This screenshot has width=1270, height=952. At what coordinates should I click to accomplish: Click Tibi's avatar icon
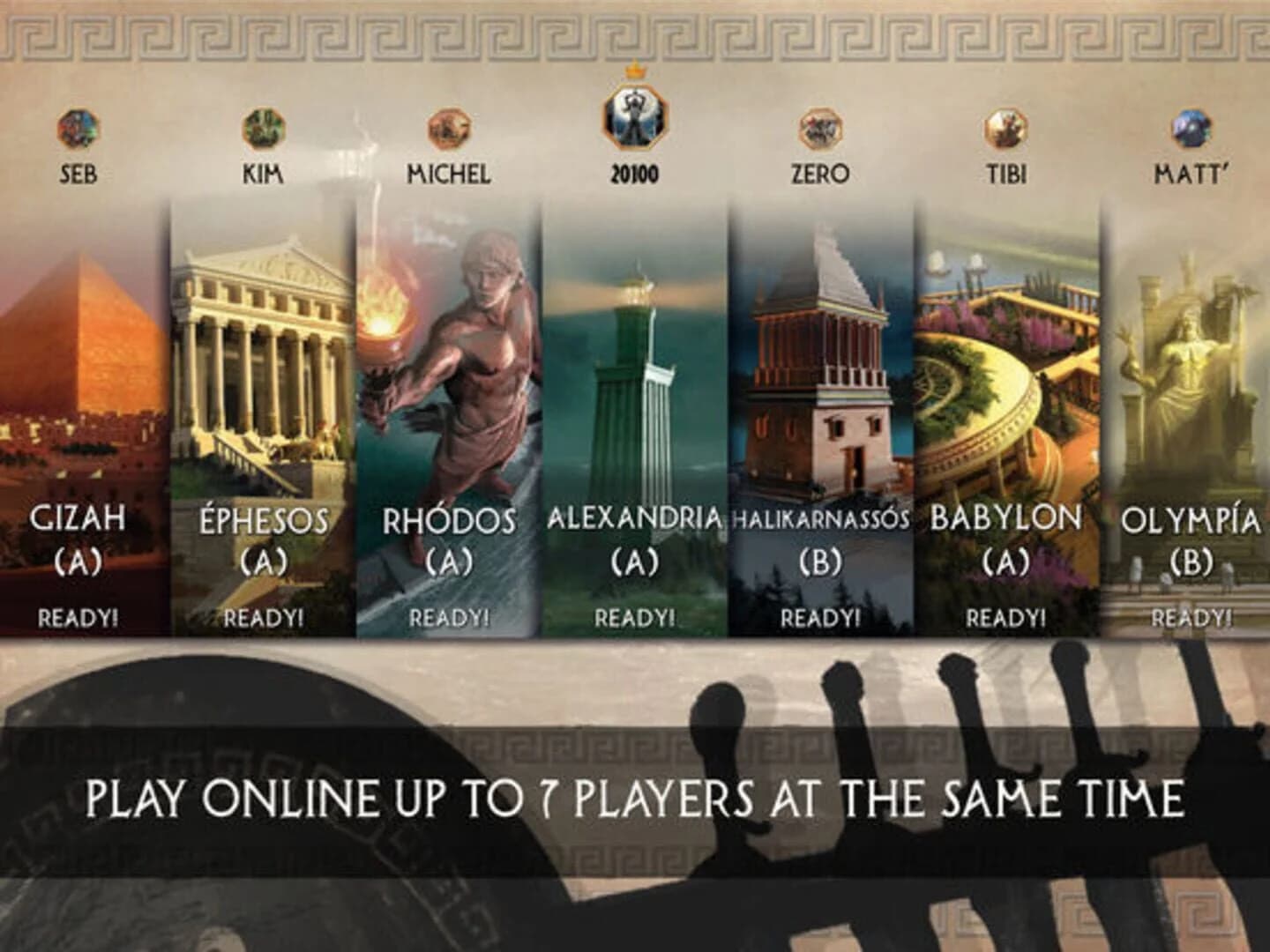coord(1005,129)
